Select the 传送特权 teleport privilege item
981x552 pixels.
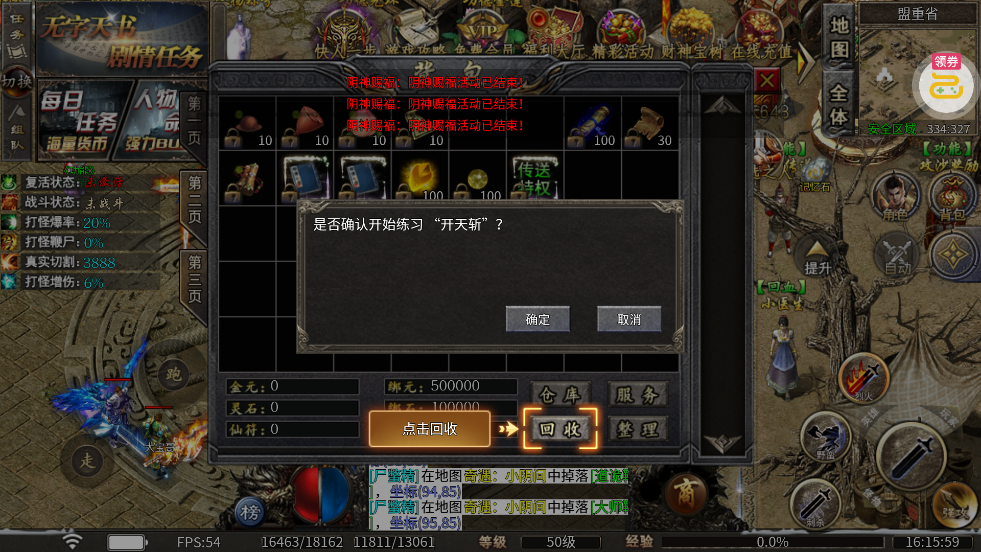click(533, 178)
